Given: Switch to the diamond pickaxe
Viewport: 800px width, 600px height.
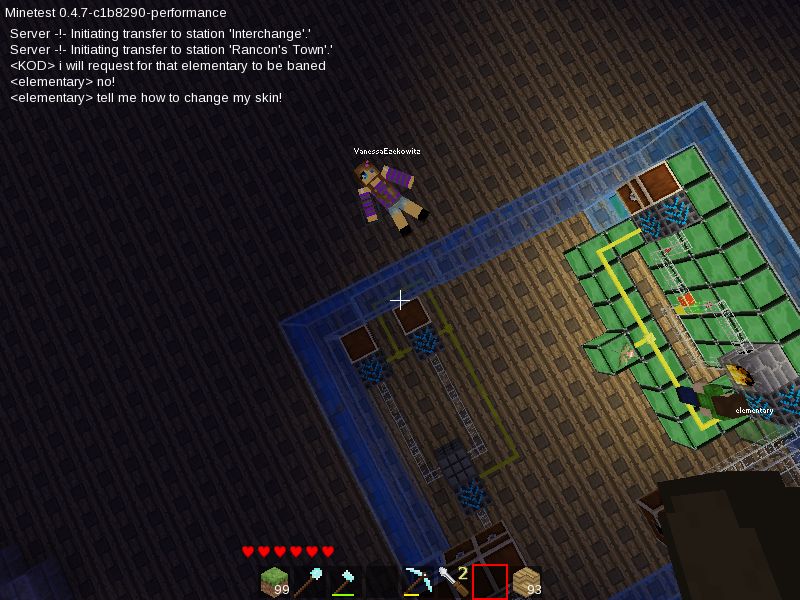Looking at the screenshot, I should point(418,581).
